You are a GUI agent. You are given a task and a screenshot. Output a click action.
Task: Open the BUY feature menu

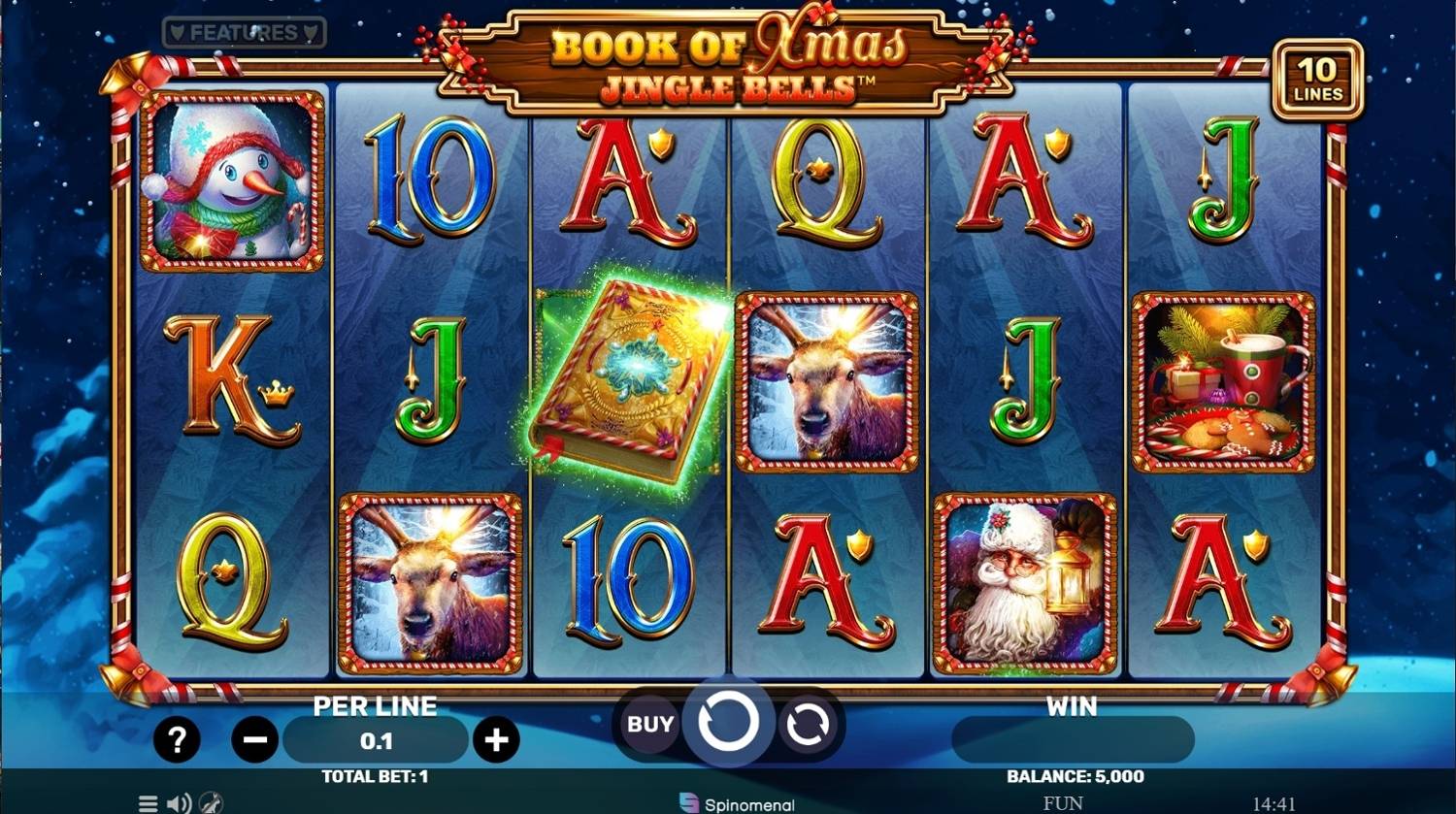point(648,722)
